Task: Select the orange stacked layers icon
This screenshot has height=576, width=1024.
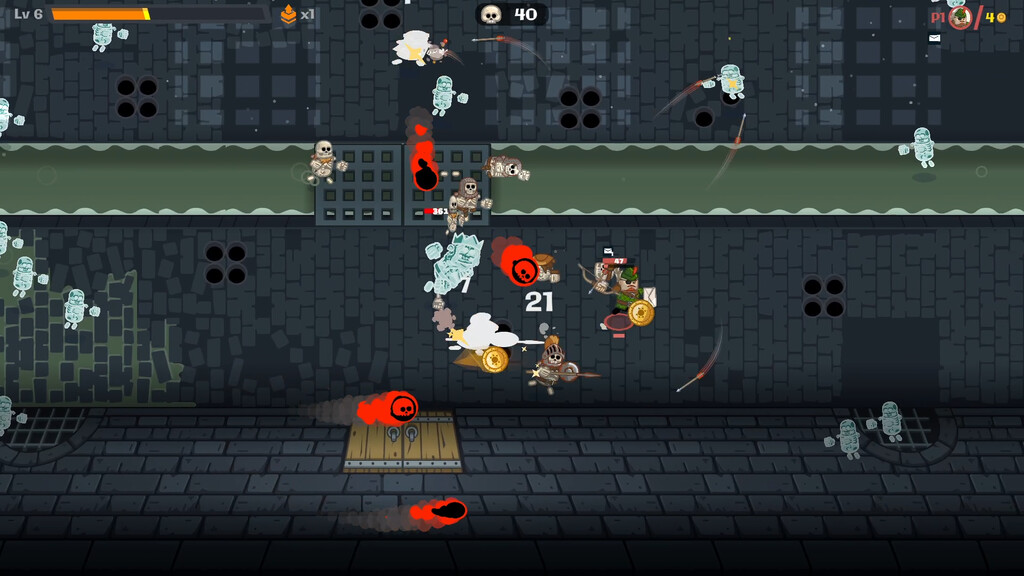Action: pyautogui.click(x=289, y=14)
